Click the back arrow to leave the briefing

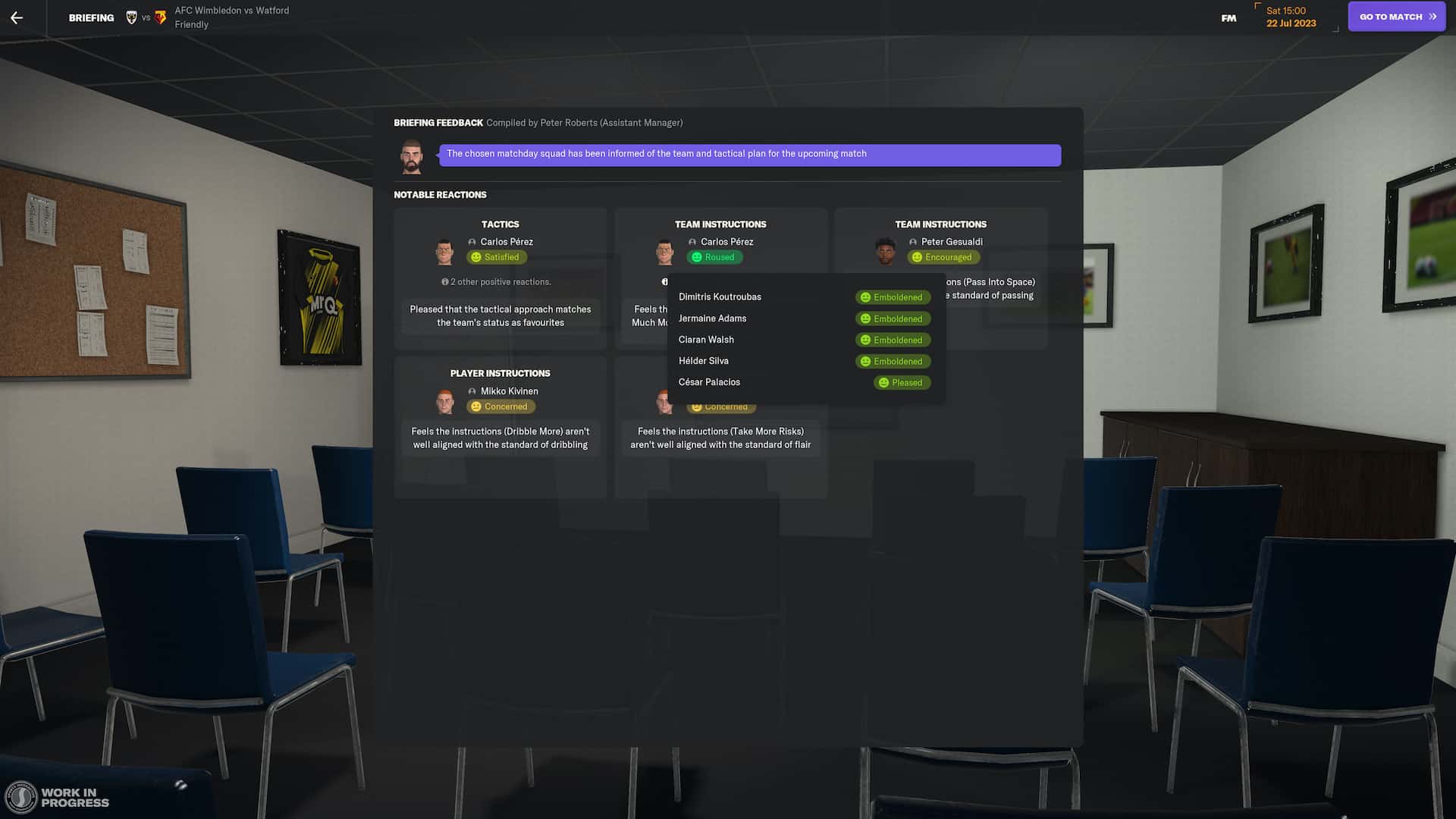click(x=17, y=17)
